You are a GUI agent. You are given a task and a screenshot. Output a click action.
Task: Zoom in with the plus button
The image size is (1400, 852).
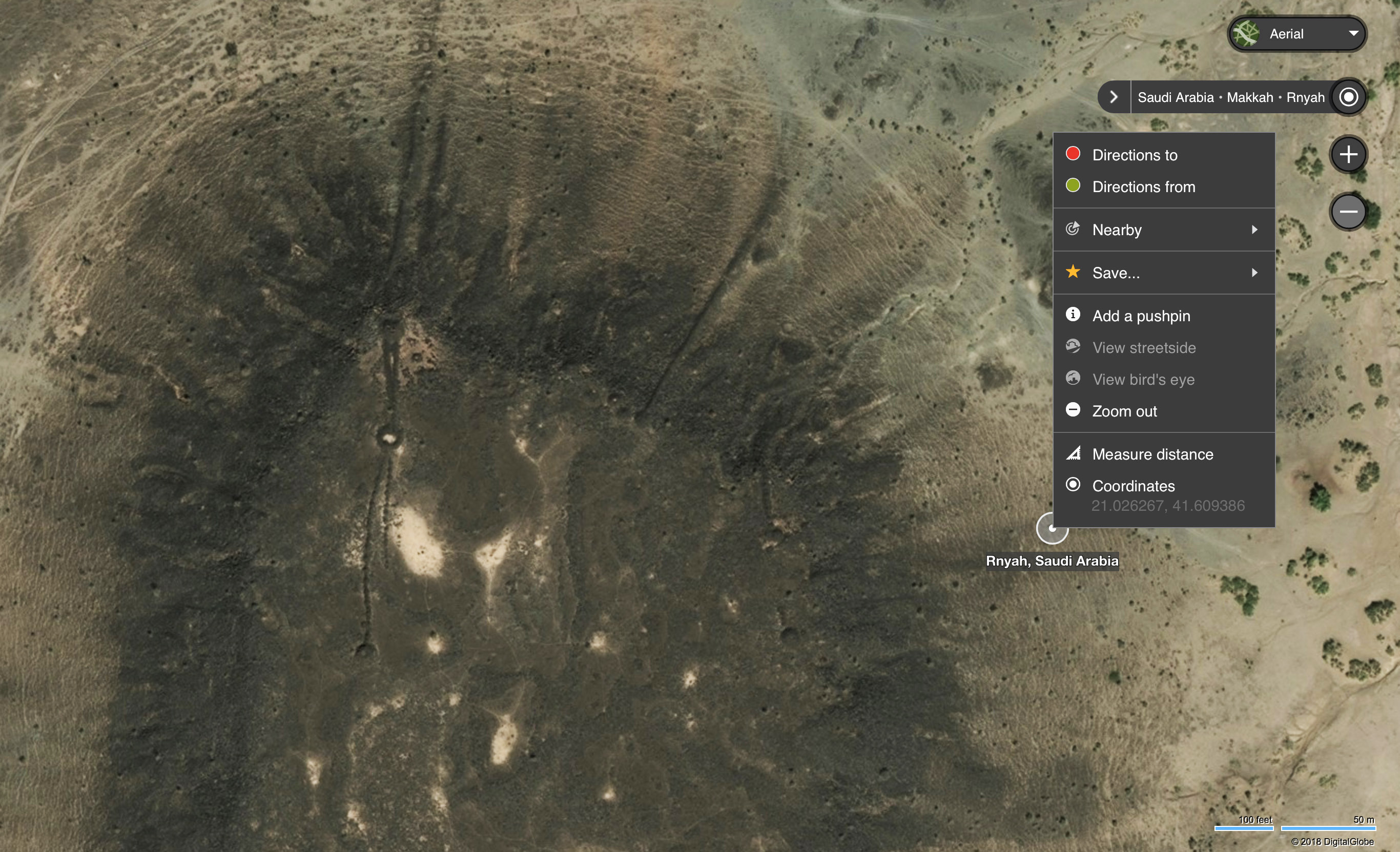1348,155
